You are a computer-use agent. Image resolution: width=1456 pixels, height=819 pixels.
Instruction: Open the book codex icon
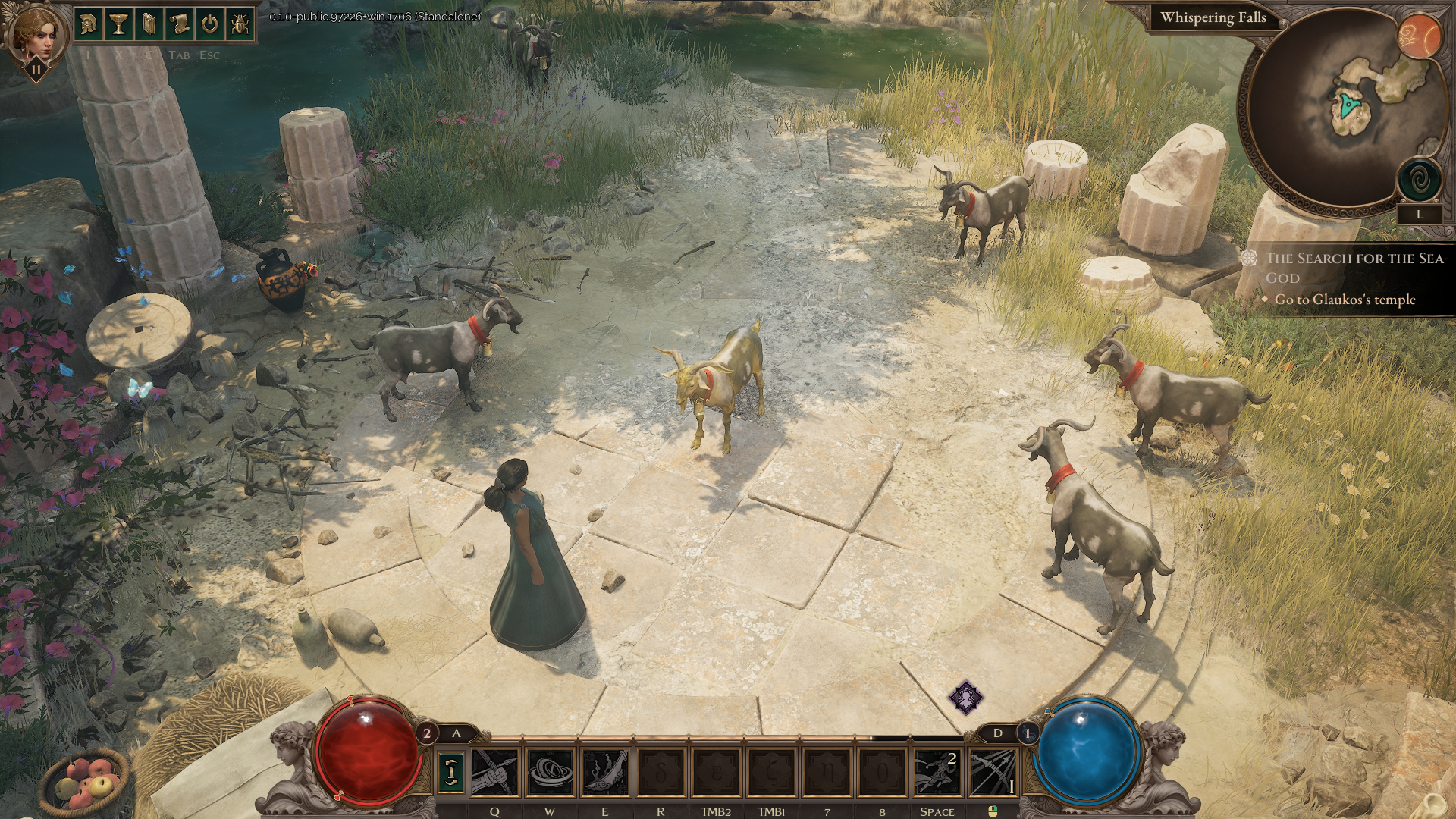[149, 24]
